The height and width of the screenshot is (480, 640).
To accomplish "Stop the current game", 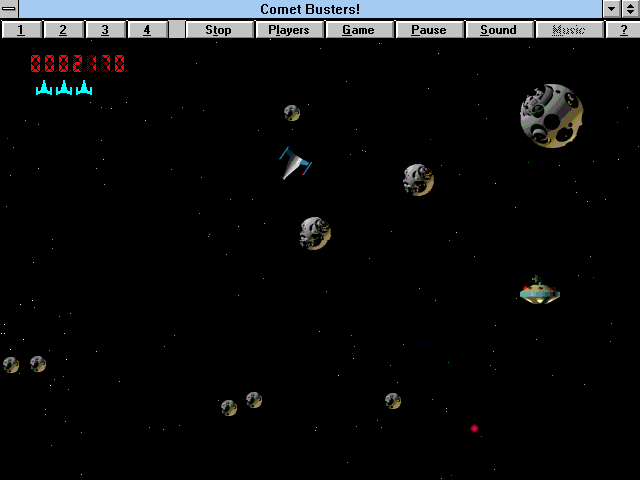I will pos(218,30).
